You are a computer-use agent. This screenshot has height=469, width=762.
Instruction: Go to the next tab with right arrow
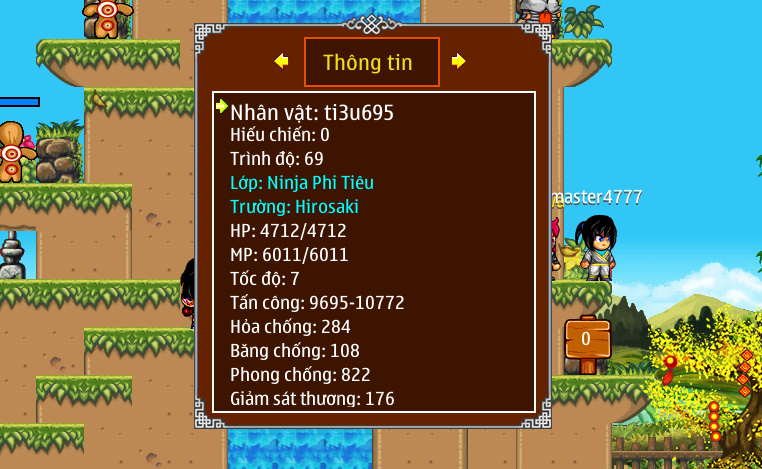[x=458, y=61]
